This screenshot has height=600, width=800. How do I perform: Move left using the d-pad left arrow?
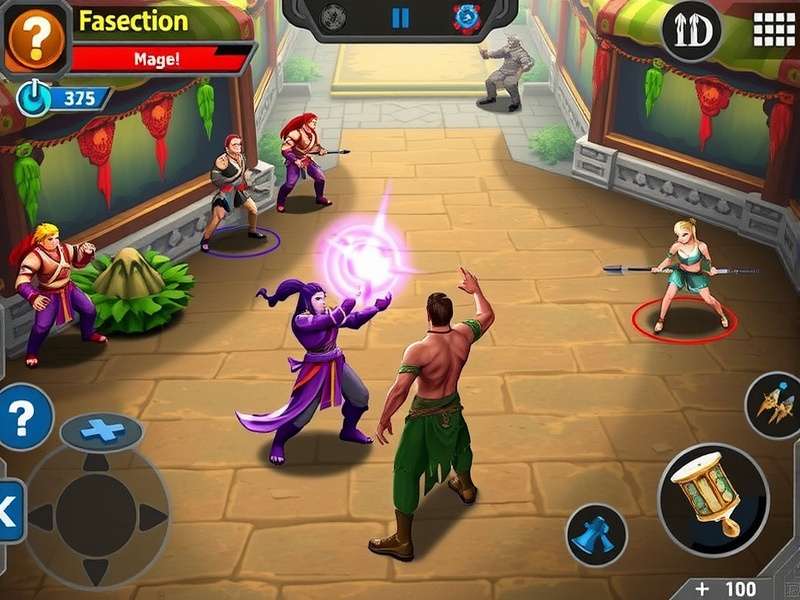coord(42,517)
